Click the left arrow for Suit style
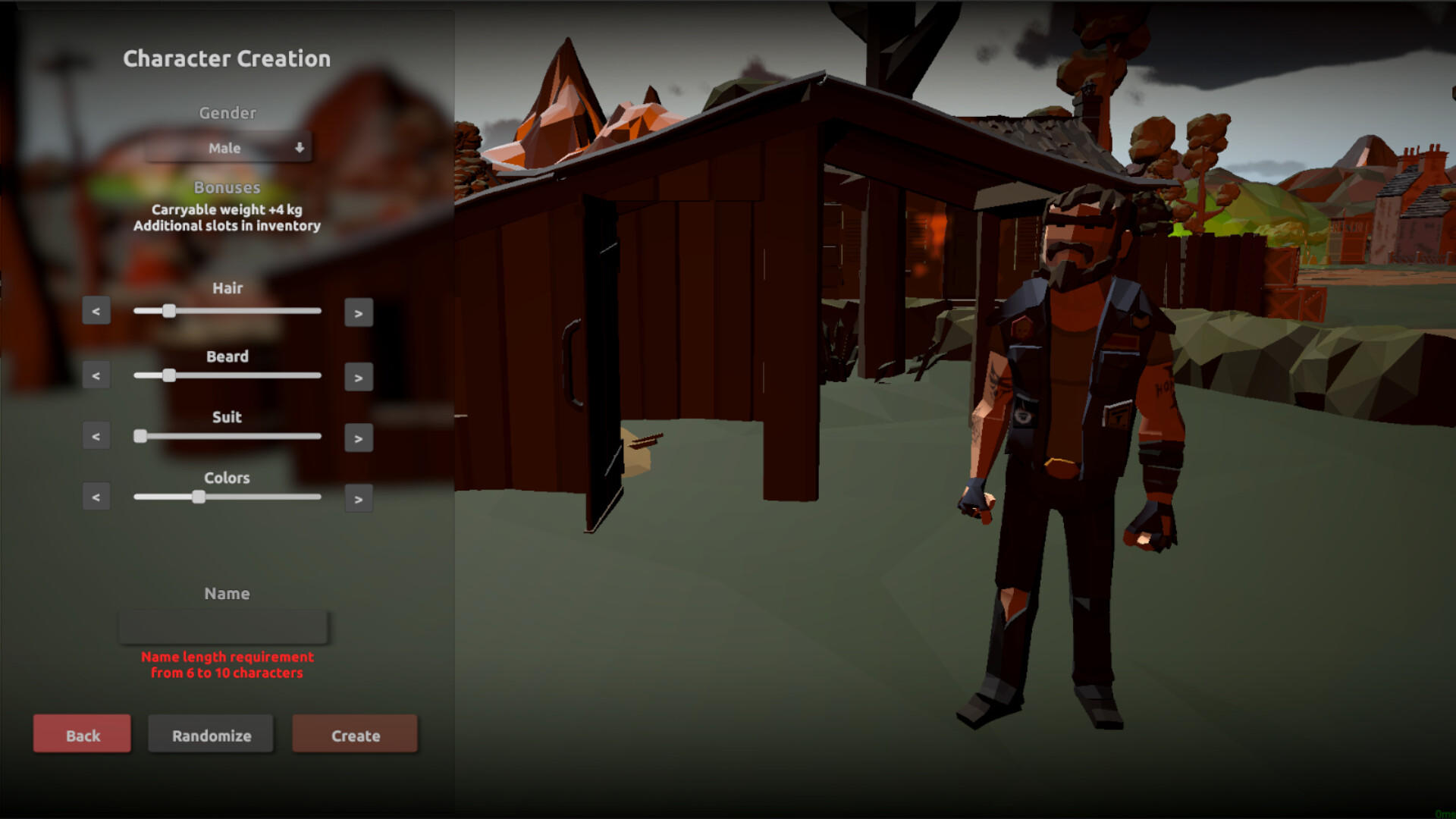 (96, 435)
